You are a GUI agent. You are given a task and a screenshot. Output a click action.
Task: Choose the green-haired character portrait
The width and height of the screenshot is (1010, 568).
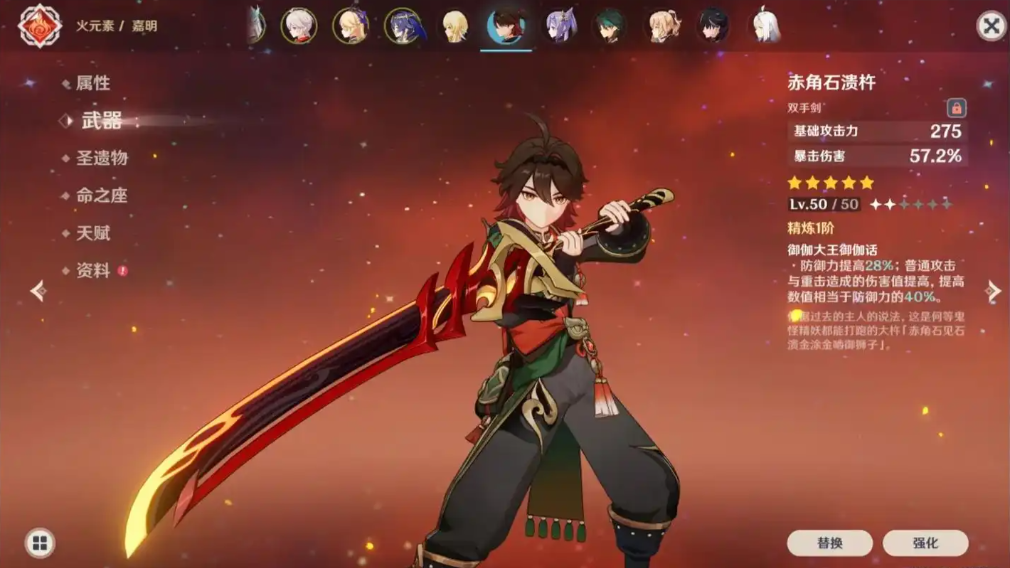(611, 26)
